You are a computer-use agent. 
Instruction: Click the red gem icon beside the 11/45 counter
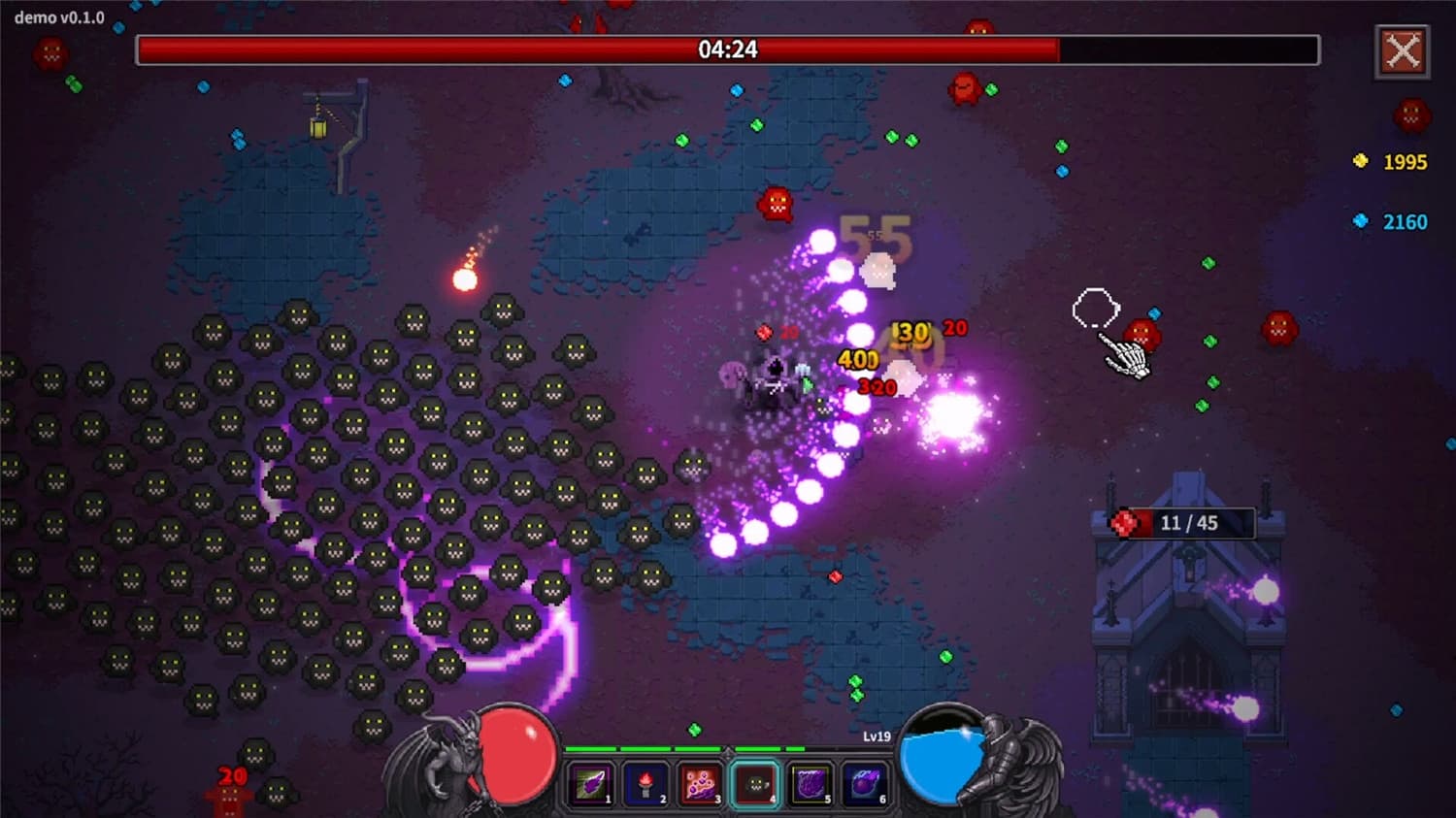pyautogui.click(x=1125, y=521)
